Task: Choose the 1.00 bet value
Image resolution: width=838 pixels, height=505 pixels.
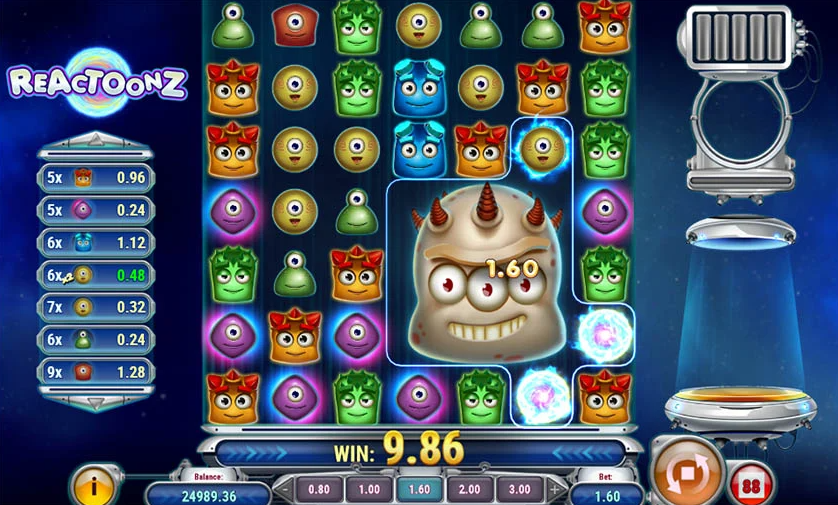Action: [x=370, y=490]
